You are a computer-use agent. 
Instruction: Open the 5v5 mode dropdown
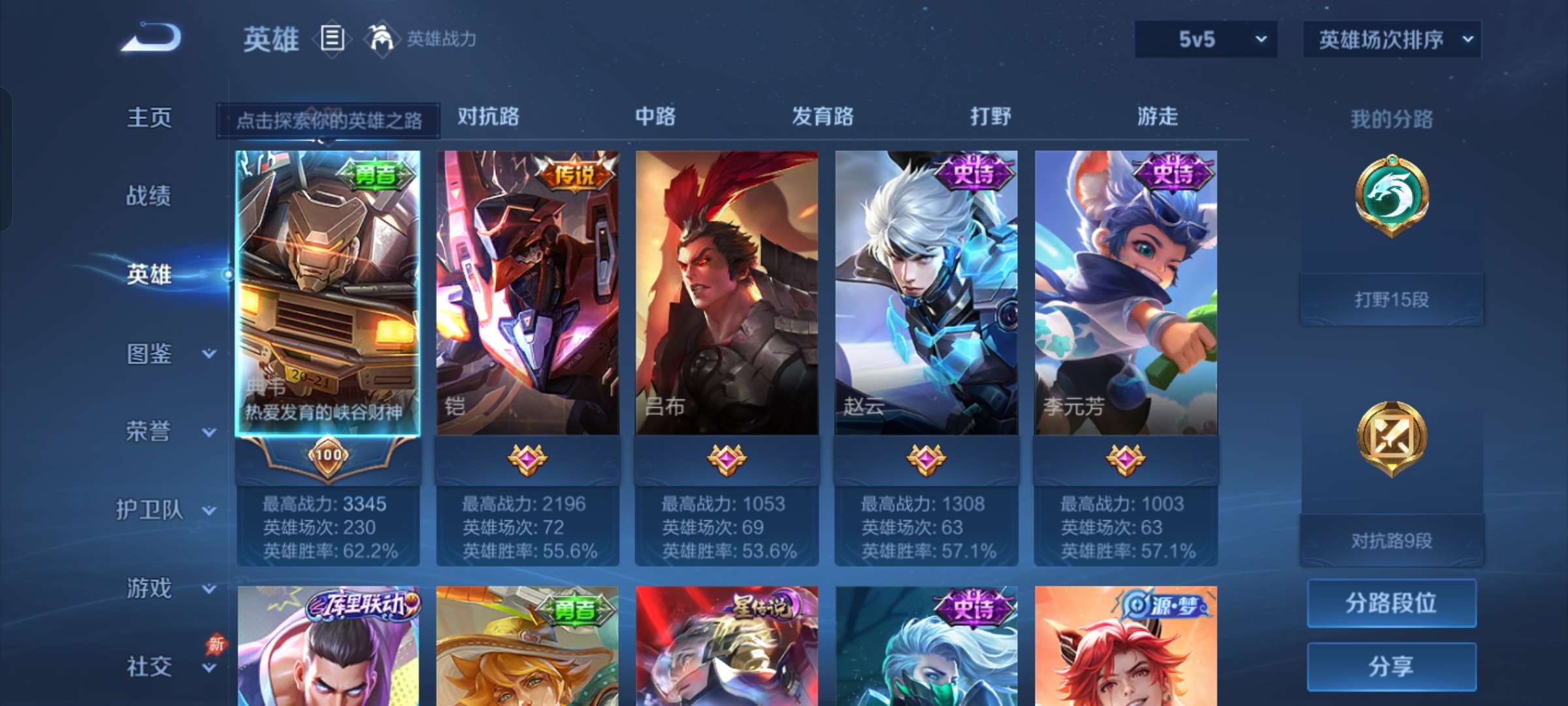coord(1205,39)
